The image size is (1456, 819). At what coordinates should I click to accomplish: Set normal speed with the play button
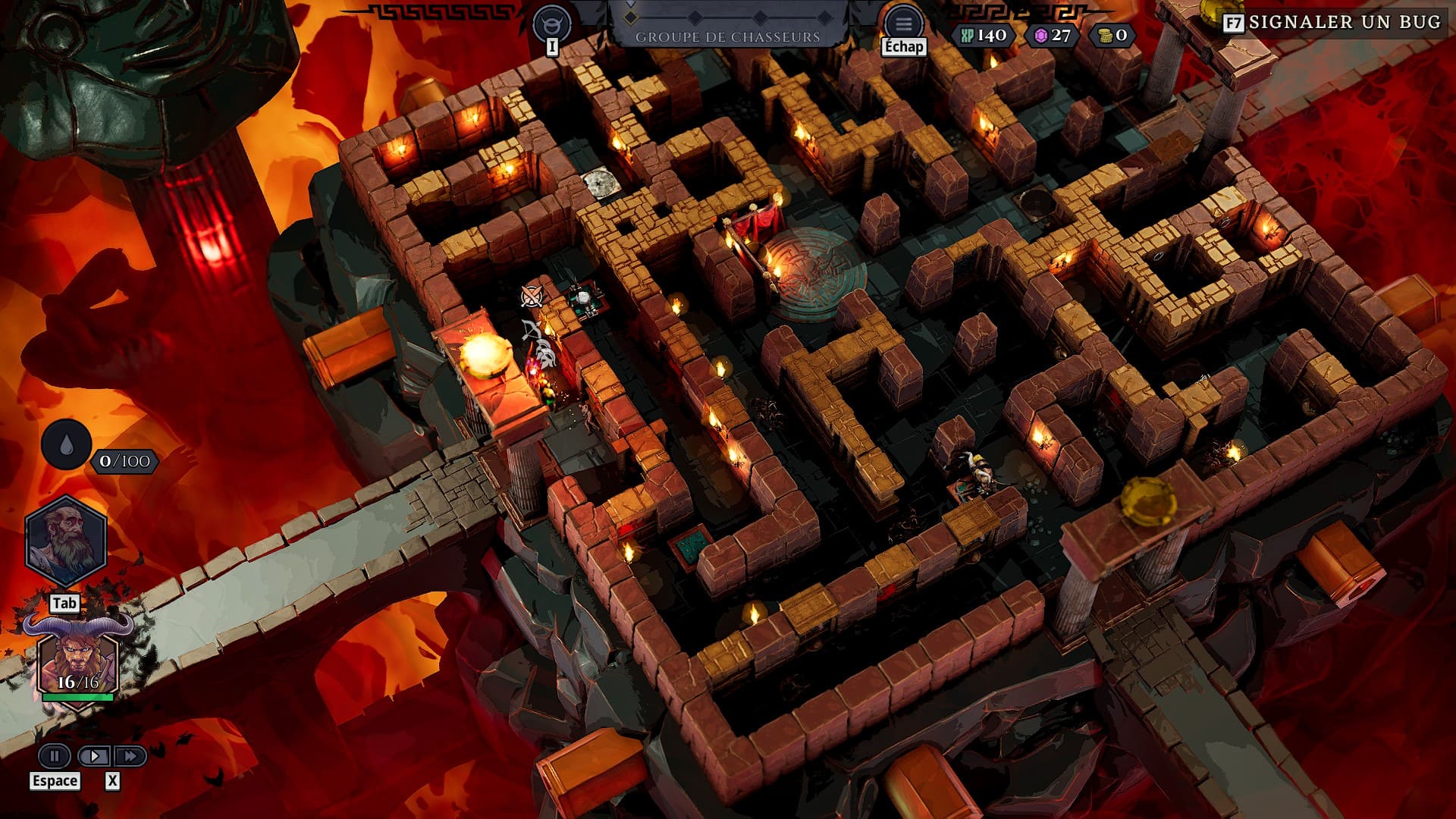coord(94,755)
